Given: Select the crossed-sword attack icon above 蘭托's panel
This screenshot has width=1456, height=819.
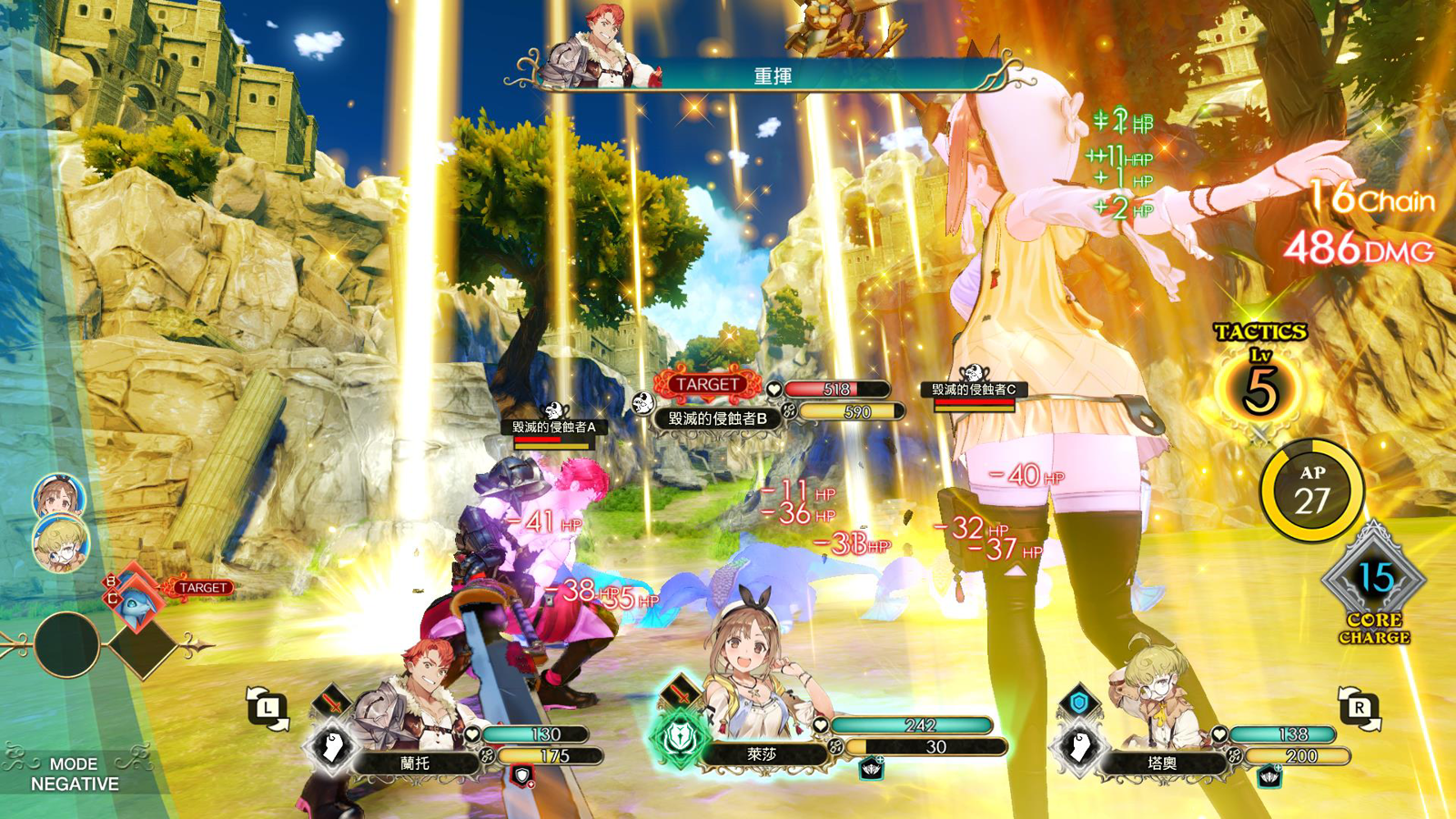Looking at the screenshot, I should click(x=331, y=700).
